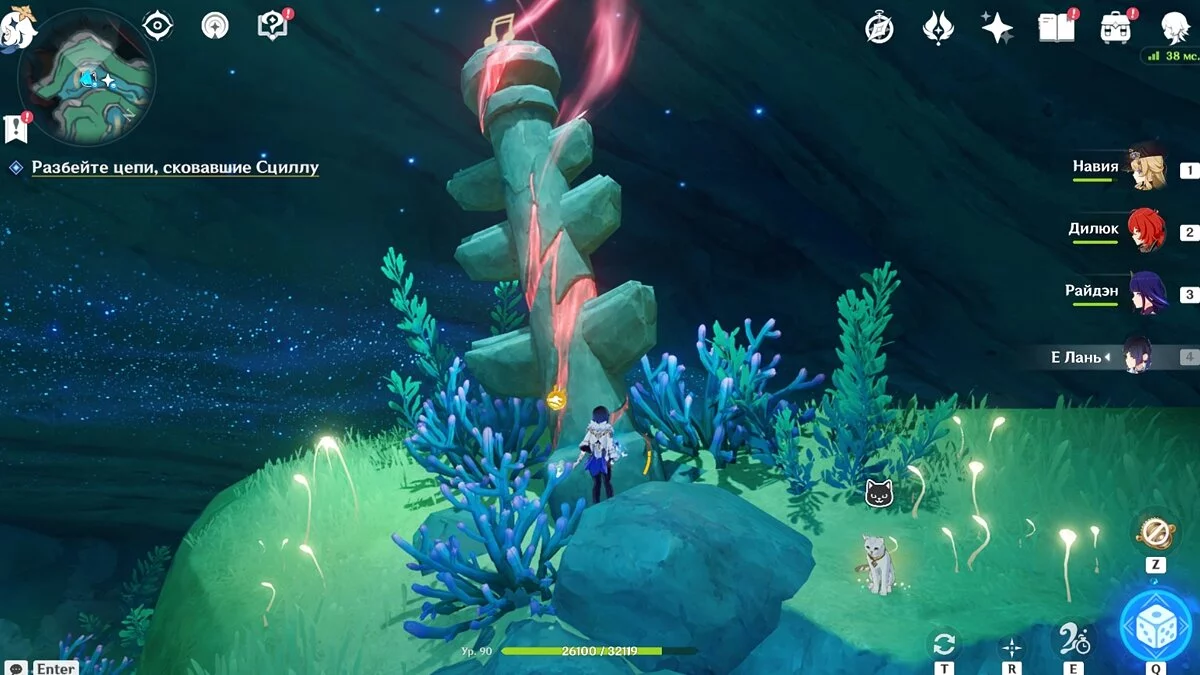Viewport: 1200px width, 675px height.
Task: Open the backpack inventory
Action: [x=1115, y=27]
